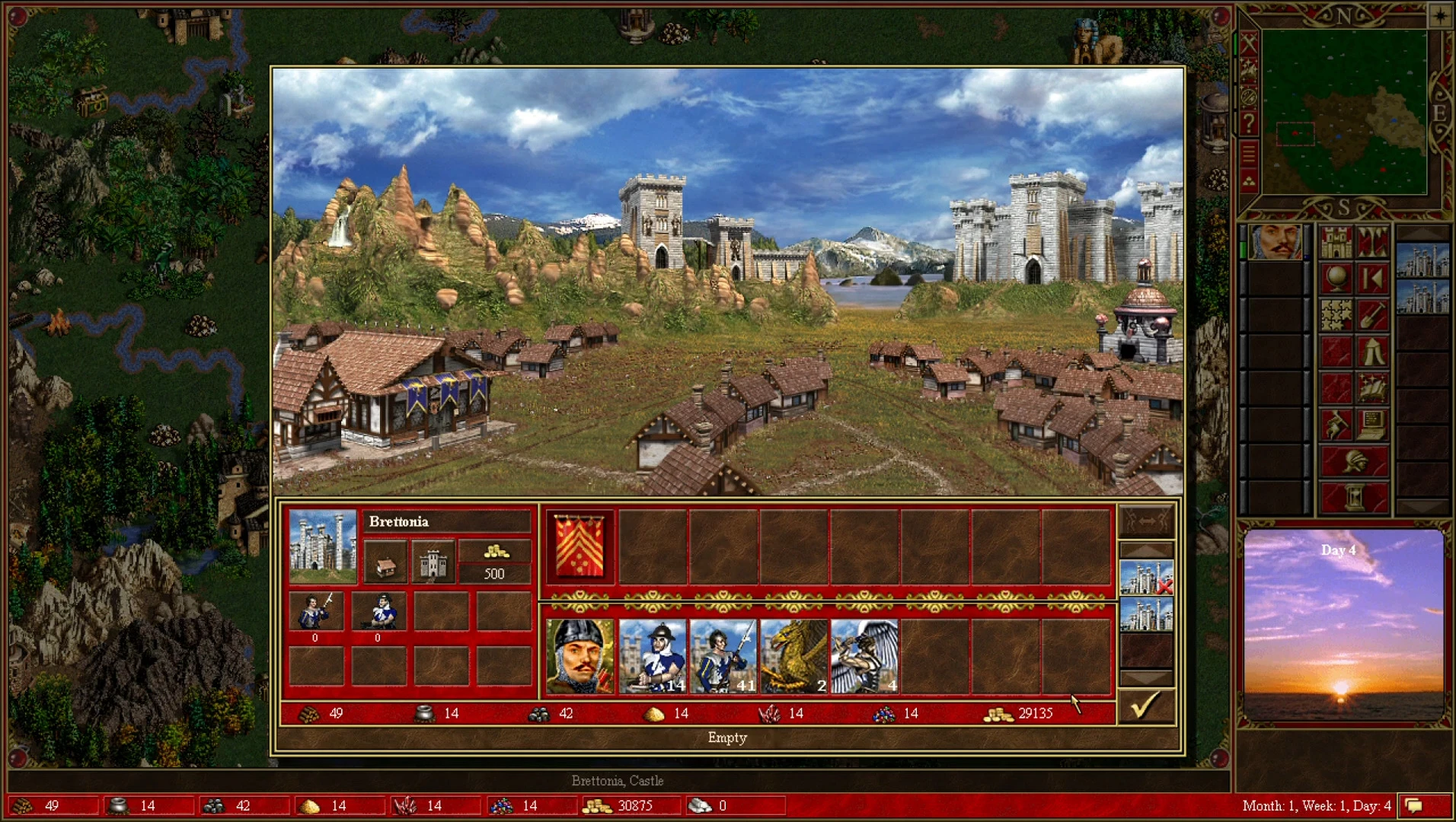
Task: Enable army split mode above the garrison
Action: point(1145,520)
